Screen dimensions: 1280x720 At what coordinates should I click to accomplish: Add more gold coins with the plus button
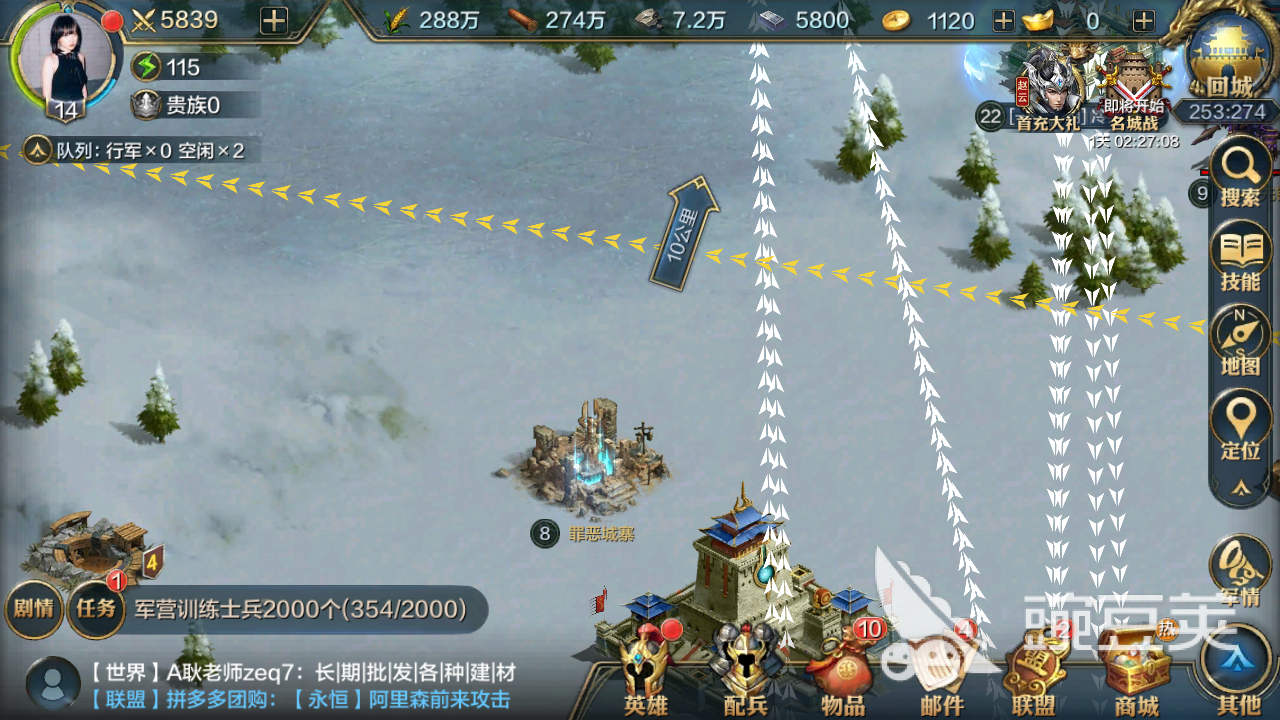1003,20
